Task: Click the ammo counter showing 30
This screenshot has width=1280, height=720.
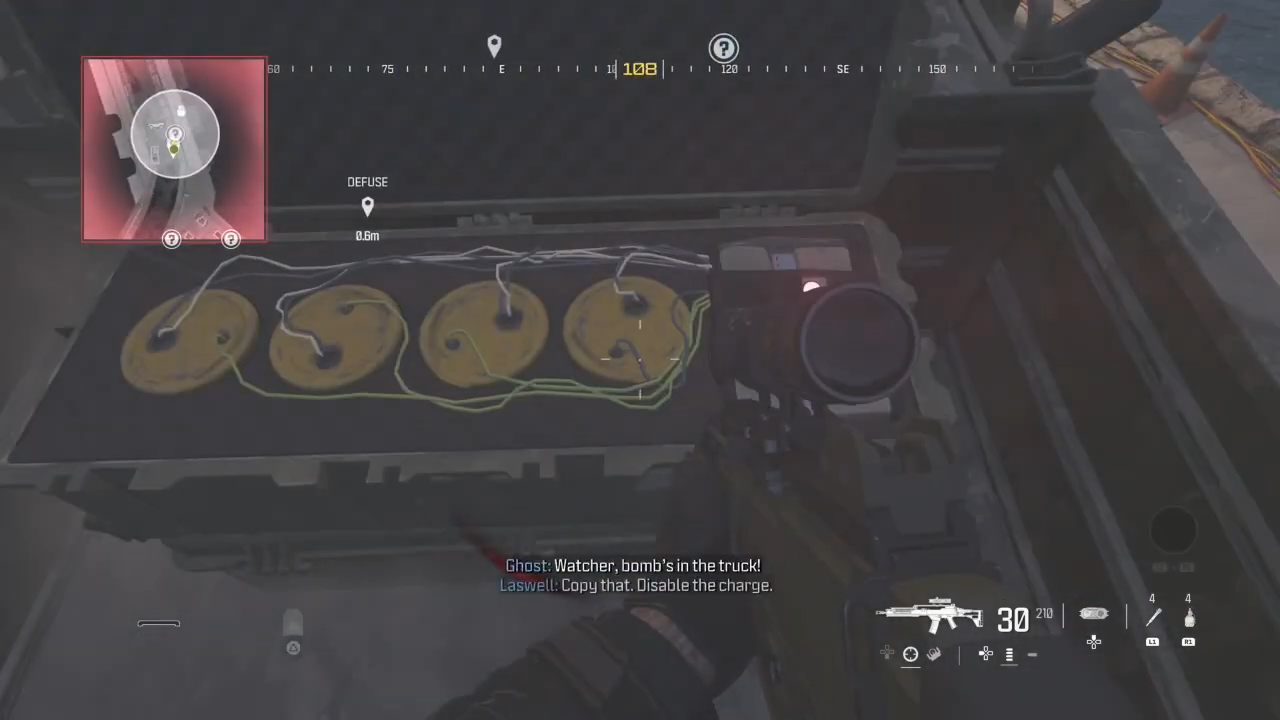Action: (1013, 618)
